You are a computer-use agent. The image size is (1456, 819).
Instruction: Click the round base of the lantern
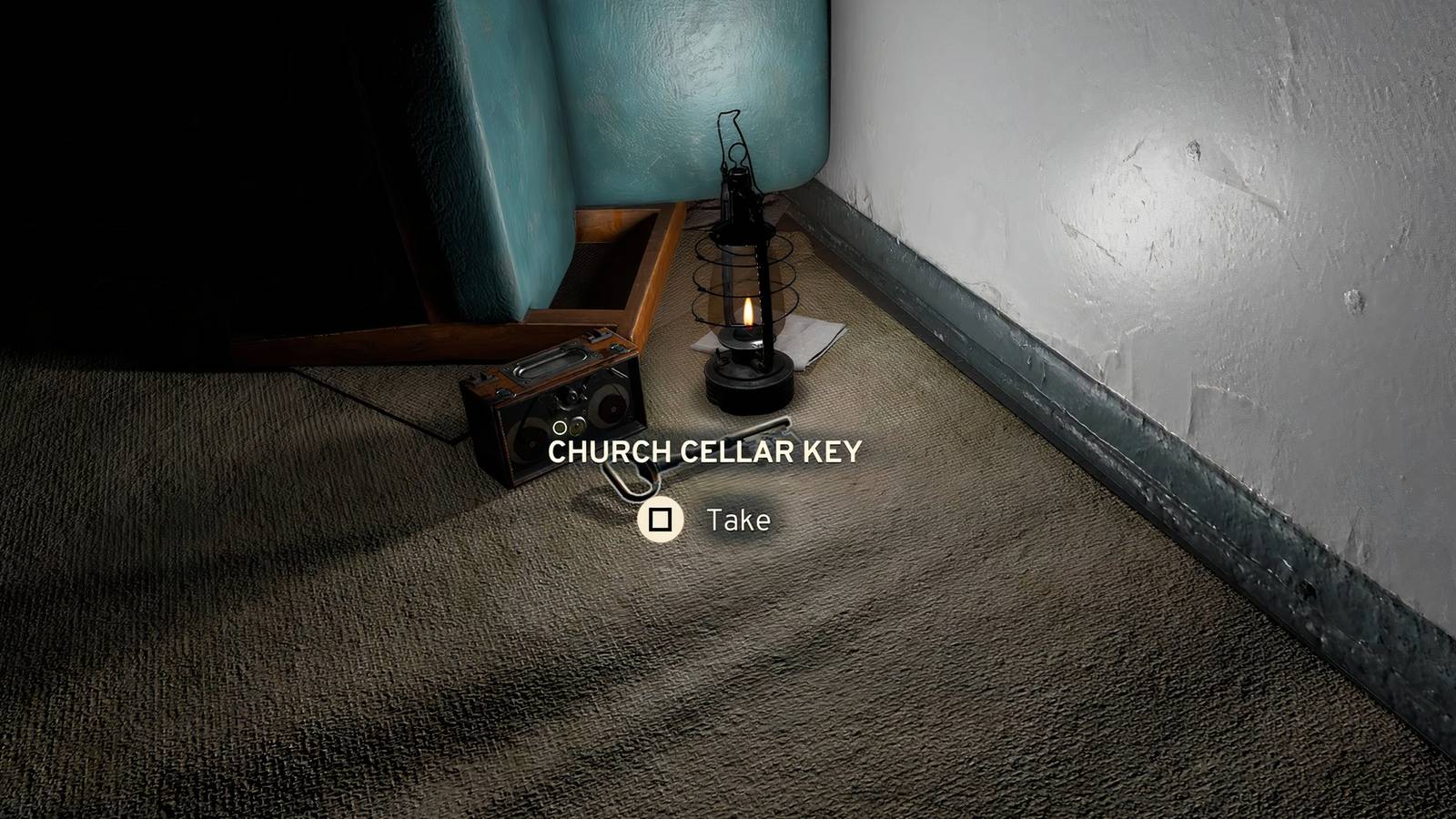tap(746, 382)
